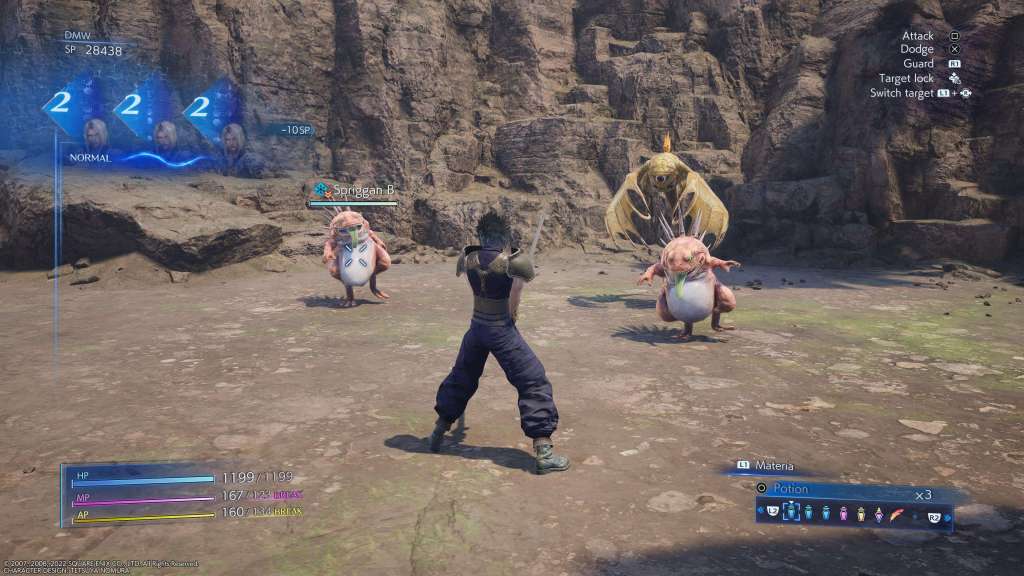Select the highlighted Potion in the item bar
The width and height of the screenshot is (1024, 576).
(791, 512)
